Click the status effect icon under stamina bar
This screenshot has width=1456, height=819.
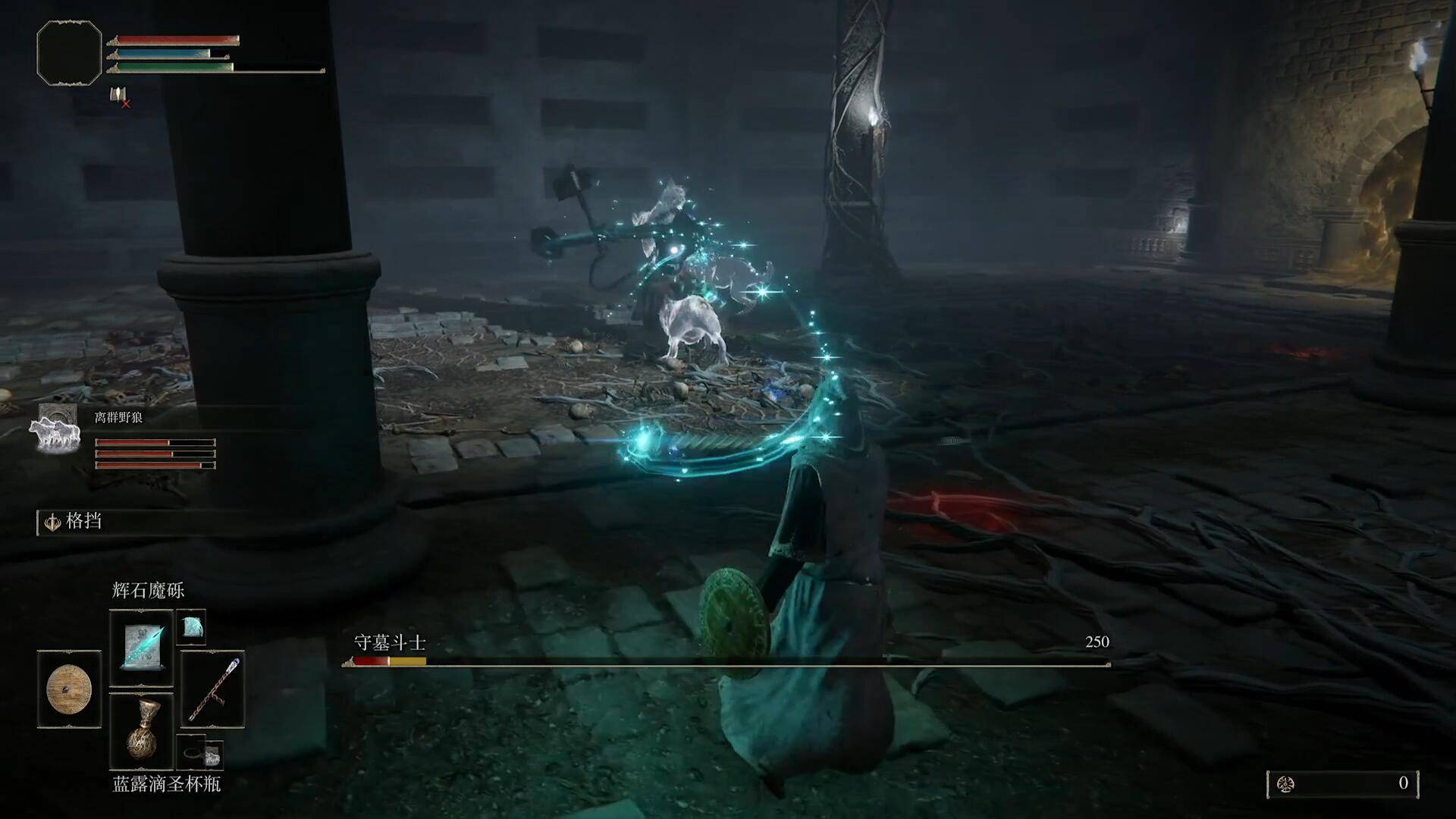coord(119,96)
